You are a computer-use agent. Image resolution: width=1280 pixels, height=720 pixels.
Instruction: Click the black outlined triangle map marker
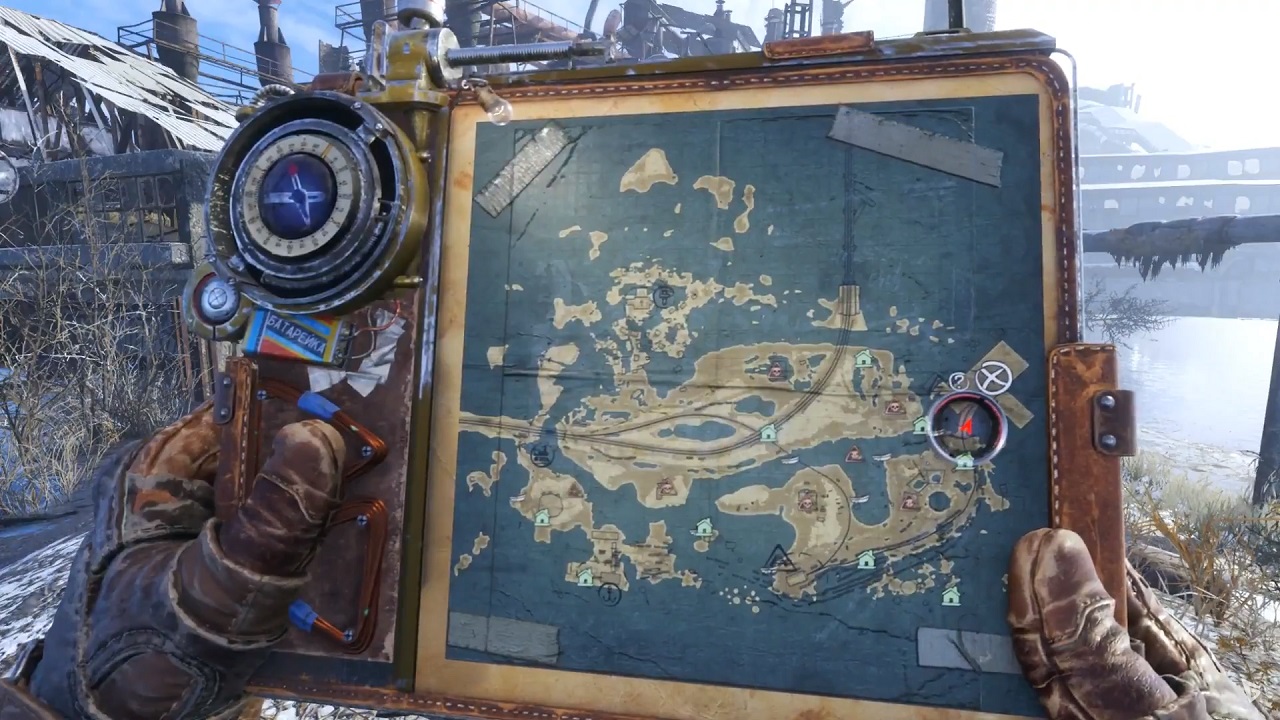tap(778, 557)
